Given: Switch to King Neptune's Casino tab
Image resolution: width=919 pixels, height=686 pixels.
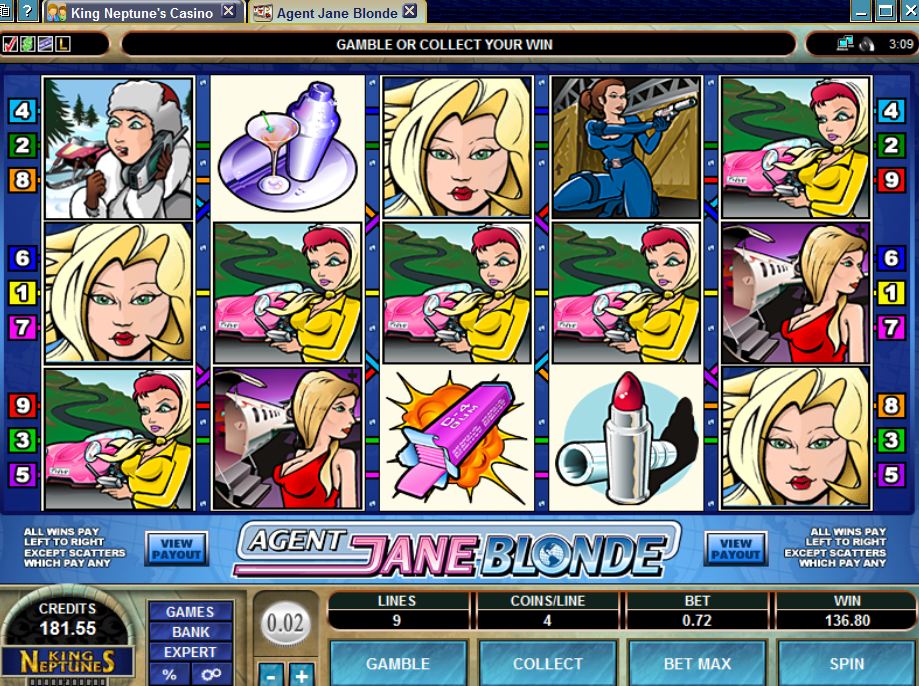Looking at the screenshot, I should [x=140, y=12].
